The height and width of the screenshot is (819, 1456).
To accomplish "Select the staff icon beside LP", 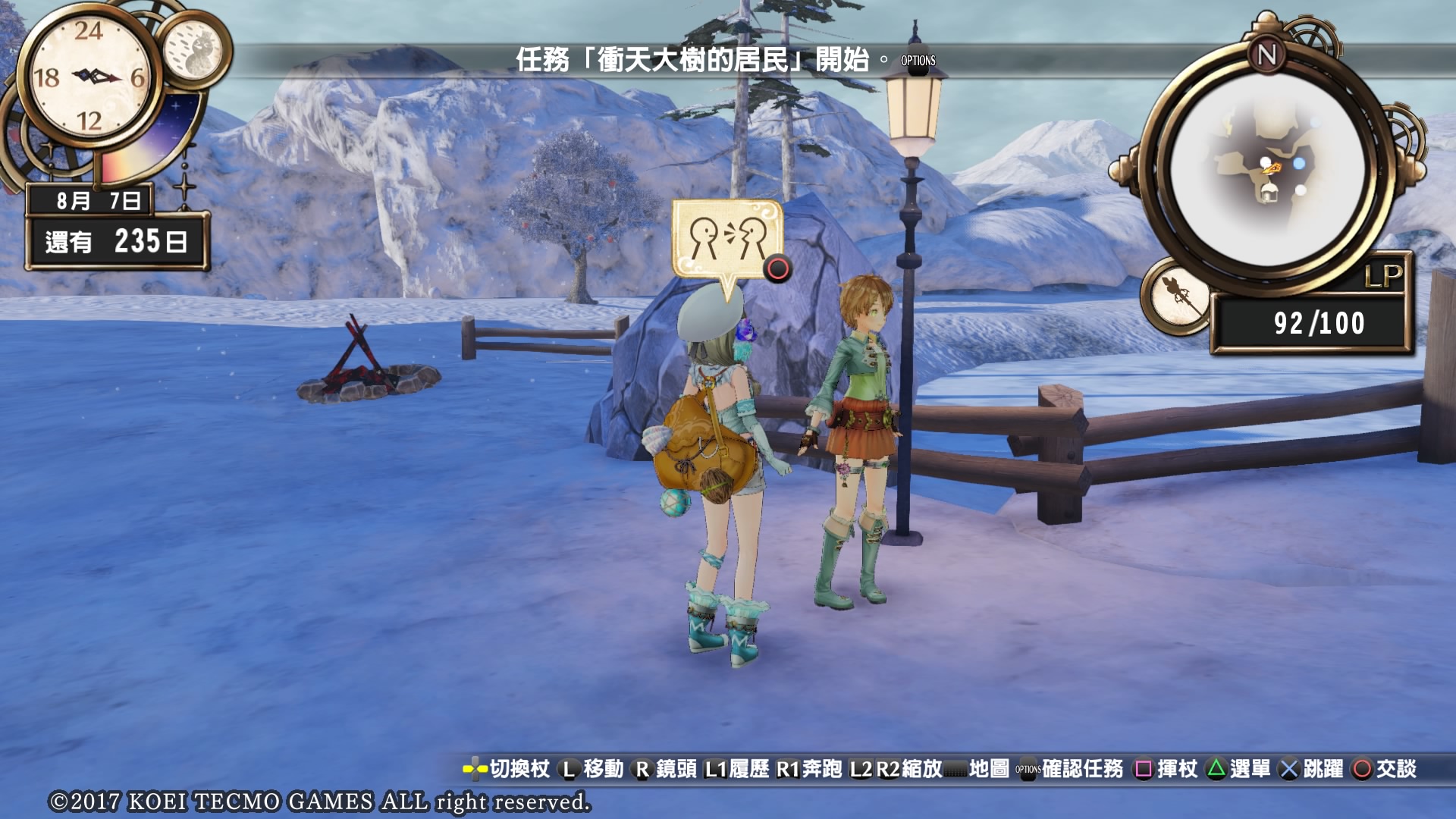I will [x=1178, y=296].
